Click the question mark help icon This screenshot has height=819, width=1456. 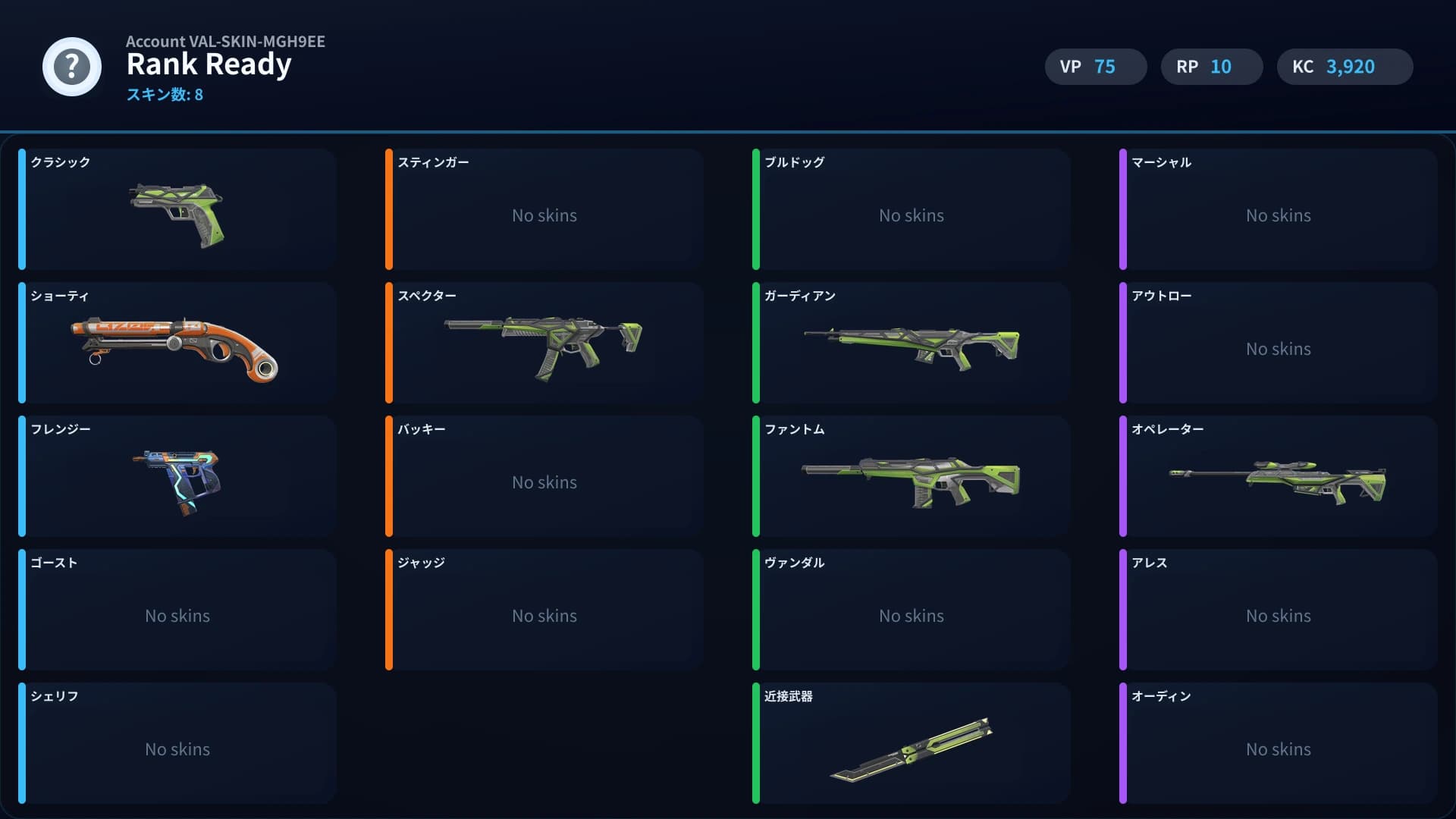point(71,67)
